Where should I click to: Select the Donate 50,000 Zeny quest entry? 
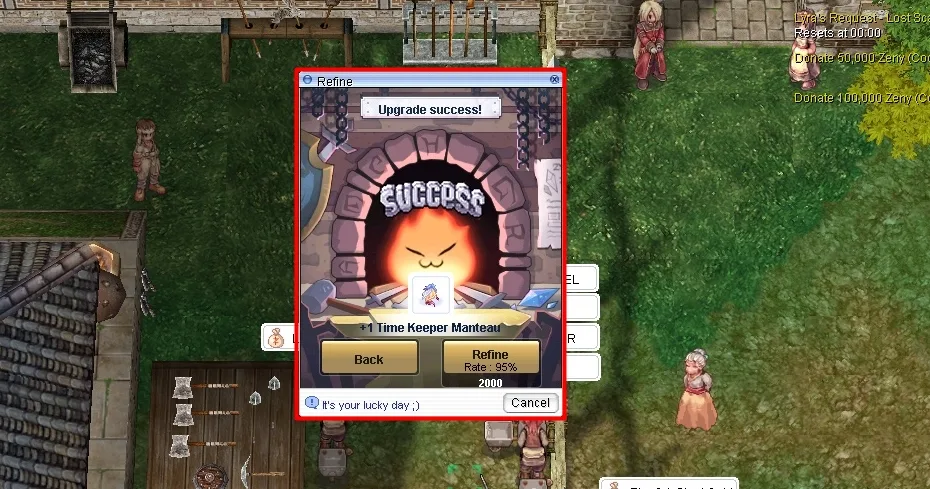click(861, 57)
